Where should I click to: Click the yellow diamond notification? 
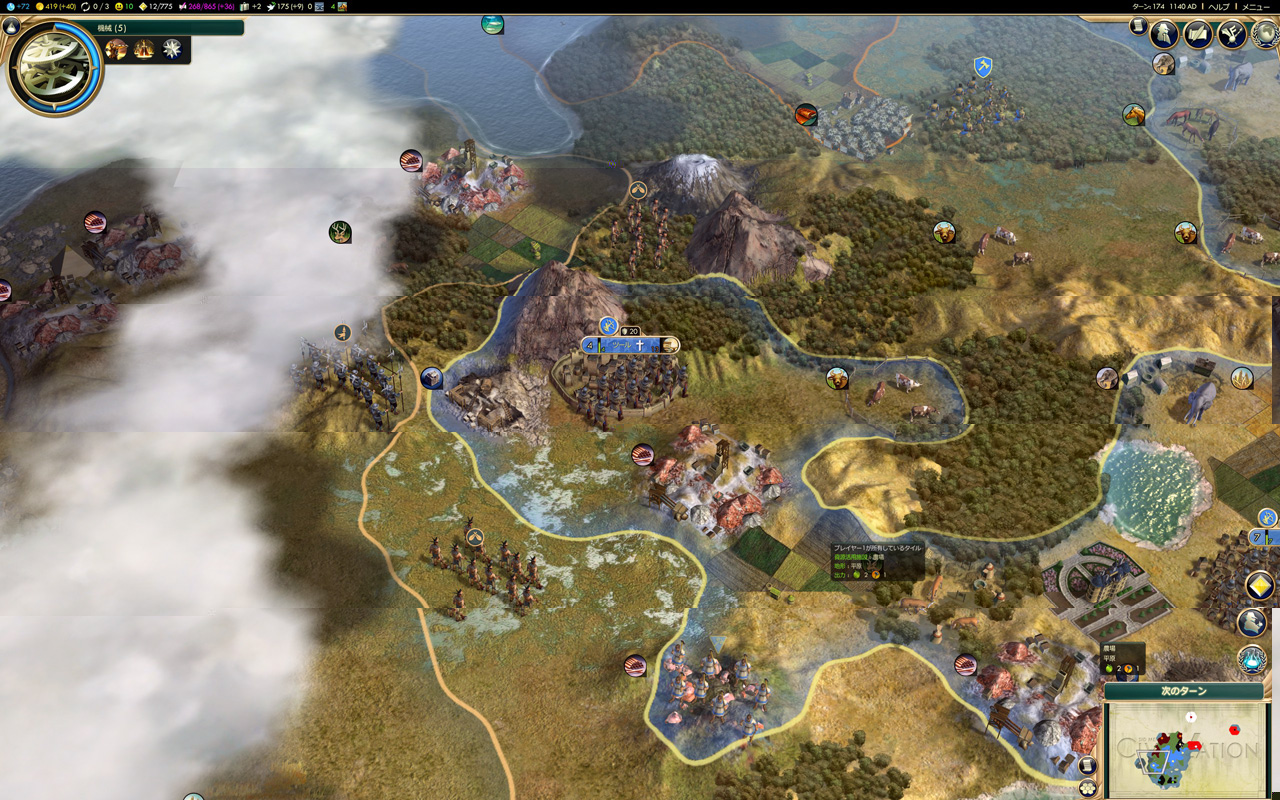[1259, 586]
